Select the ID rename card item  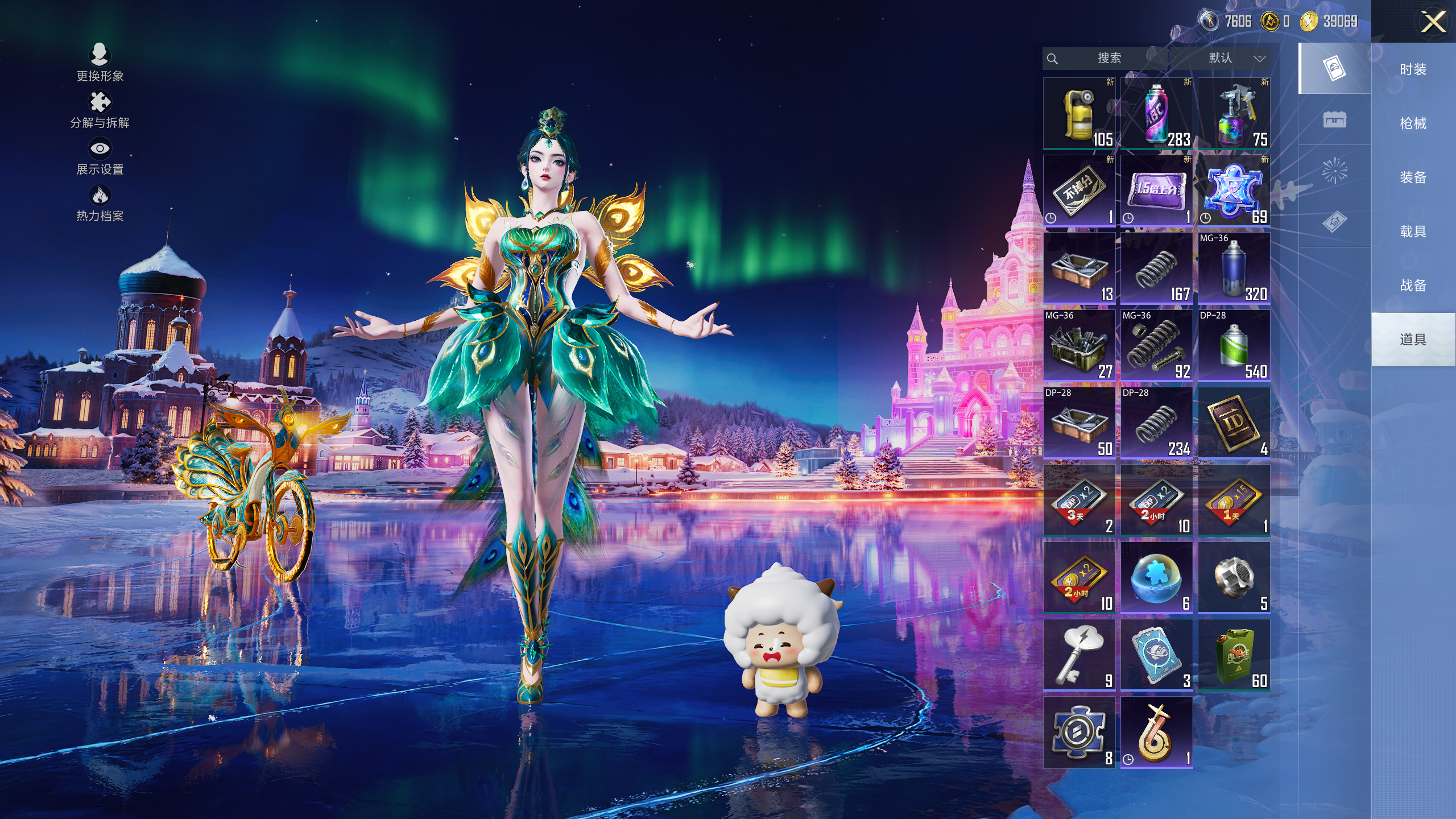[x=1234, y=423]
